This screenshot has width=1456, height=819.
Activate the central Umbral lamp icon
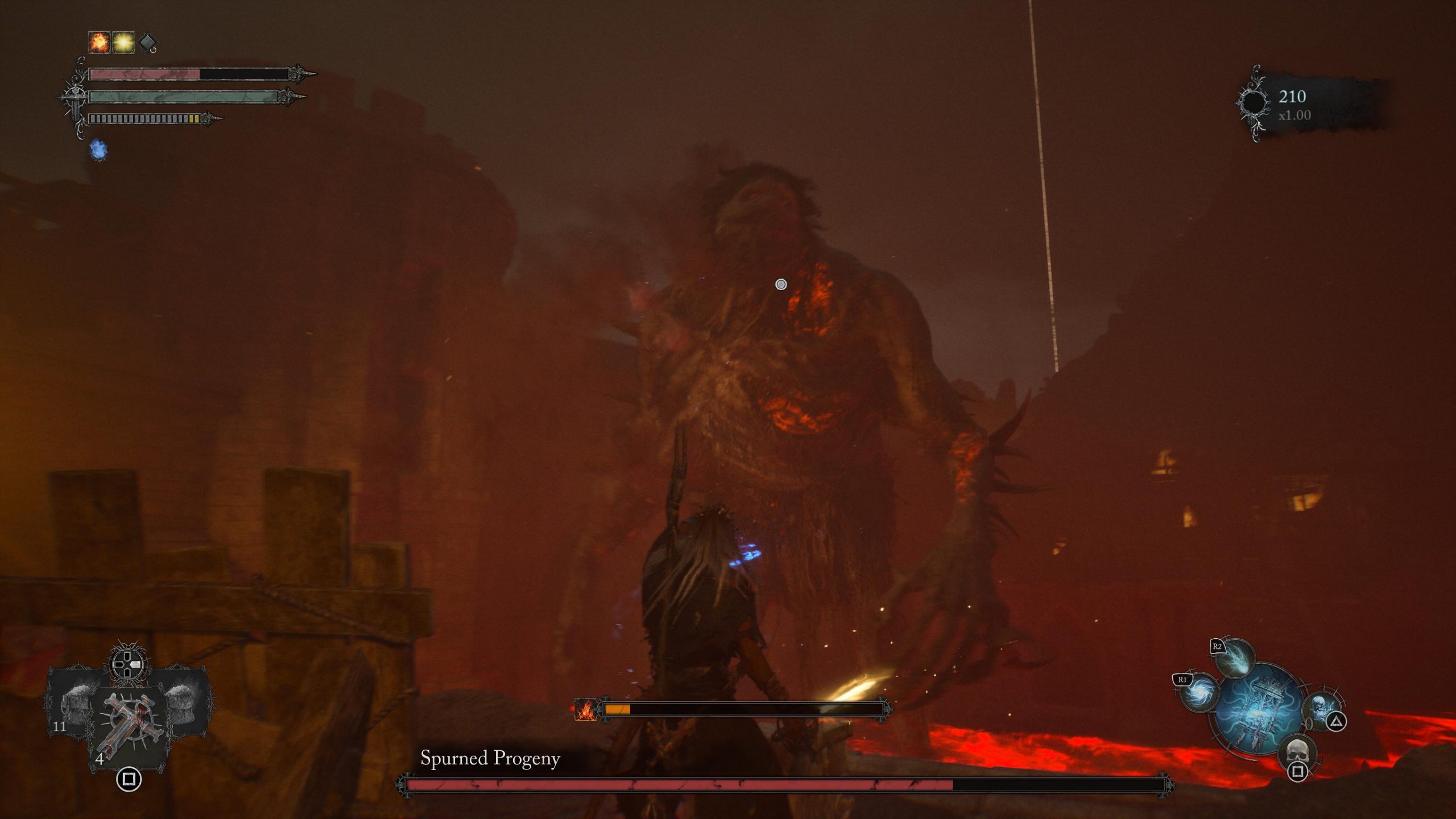tap(1260, 708)
